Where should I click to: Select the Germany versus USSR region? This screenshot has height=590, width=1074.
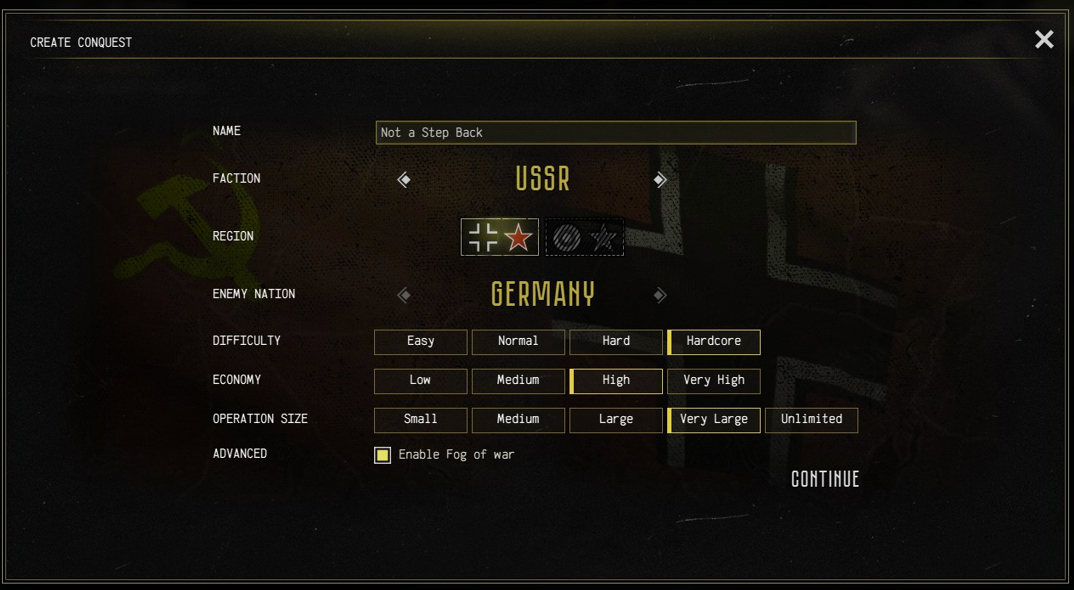click(x=500, y=237)
